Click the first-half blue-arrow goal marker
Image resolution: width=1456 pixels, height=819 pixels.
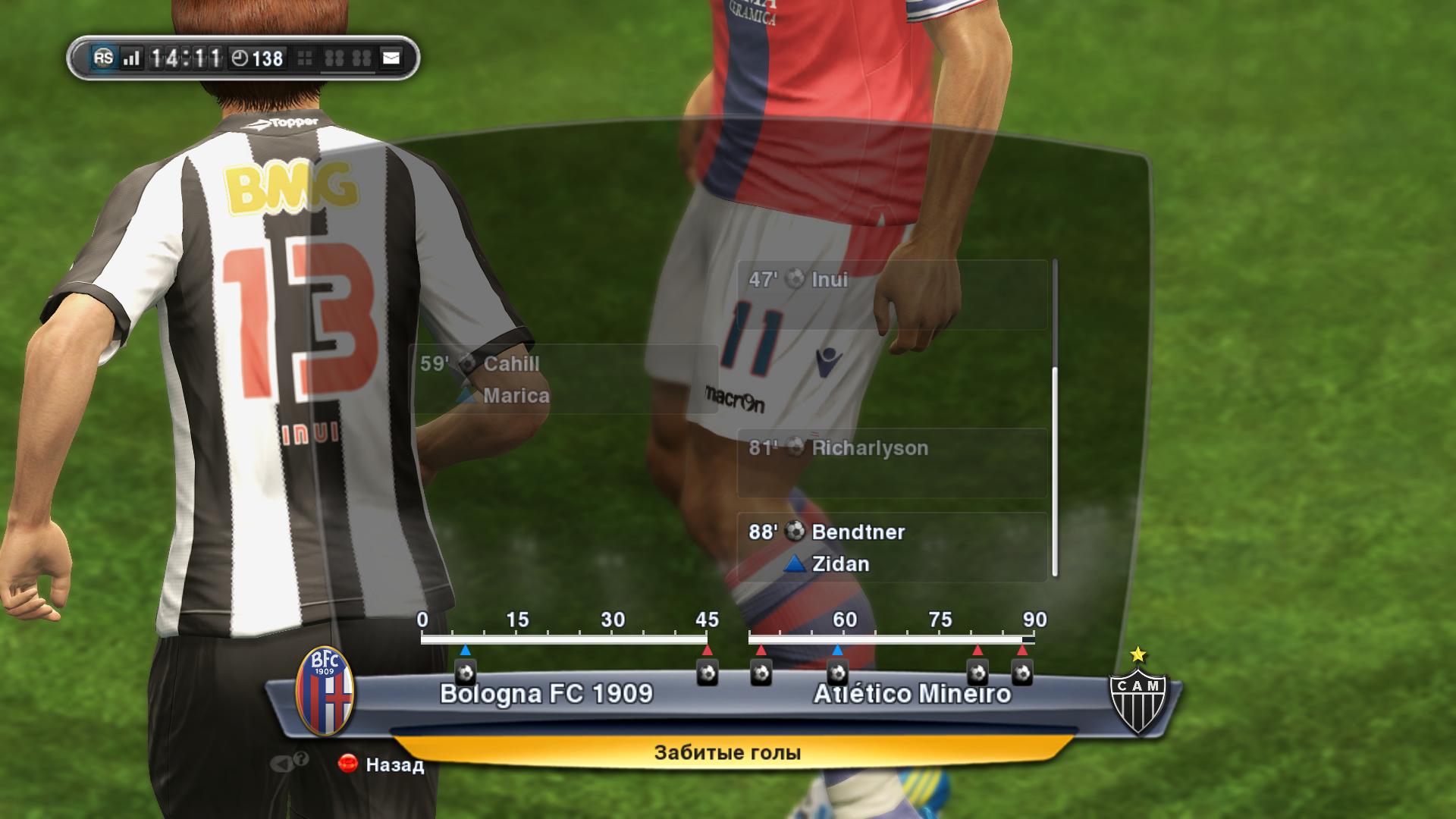click(465, 672)
